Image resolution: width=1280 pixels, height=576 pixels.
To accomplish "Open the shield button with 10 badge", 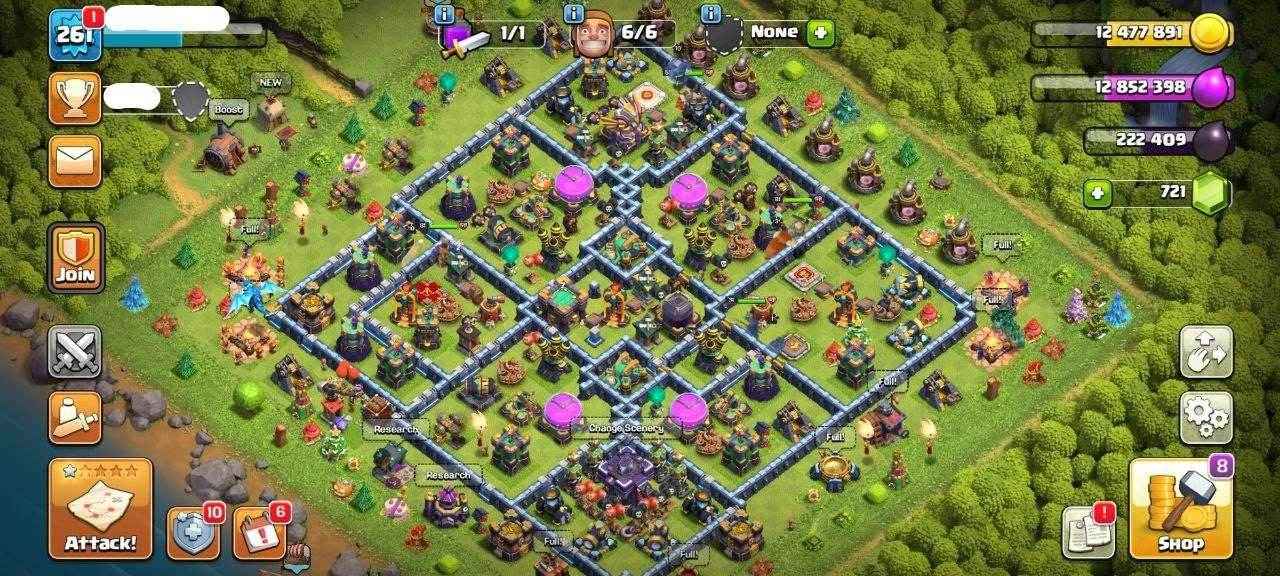I will point(193,533).
